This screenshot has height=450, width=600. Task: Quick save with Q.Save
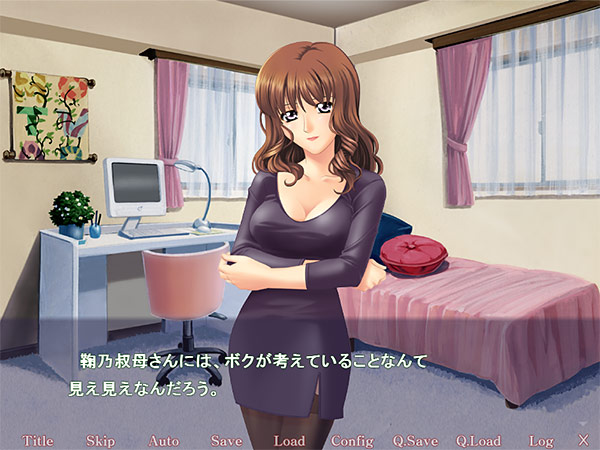pyautogui.click(x=414, y=440)
